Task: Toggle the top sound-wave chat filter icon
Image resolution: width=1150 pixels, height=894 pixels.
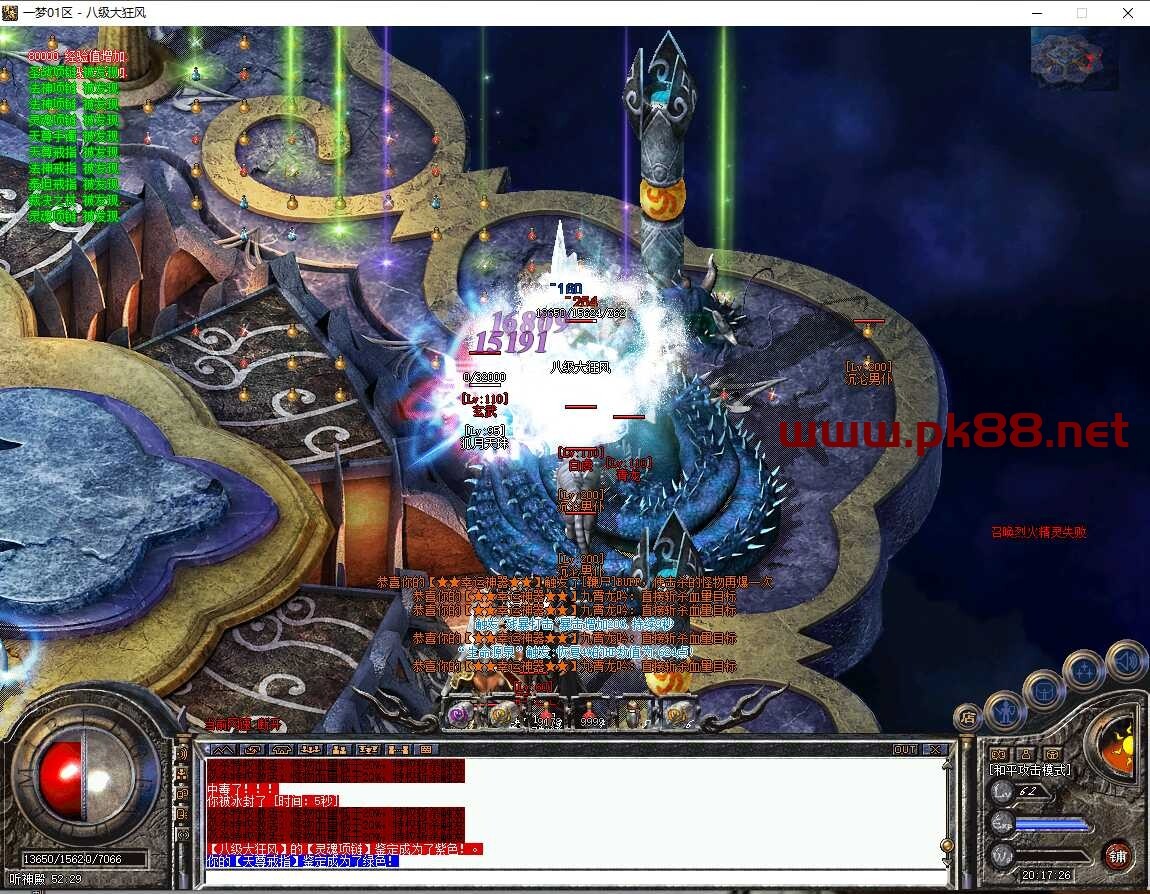Action: (182, 754)
